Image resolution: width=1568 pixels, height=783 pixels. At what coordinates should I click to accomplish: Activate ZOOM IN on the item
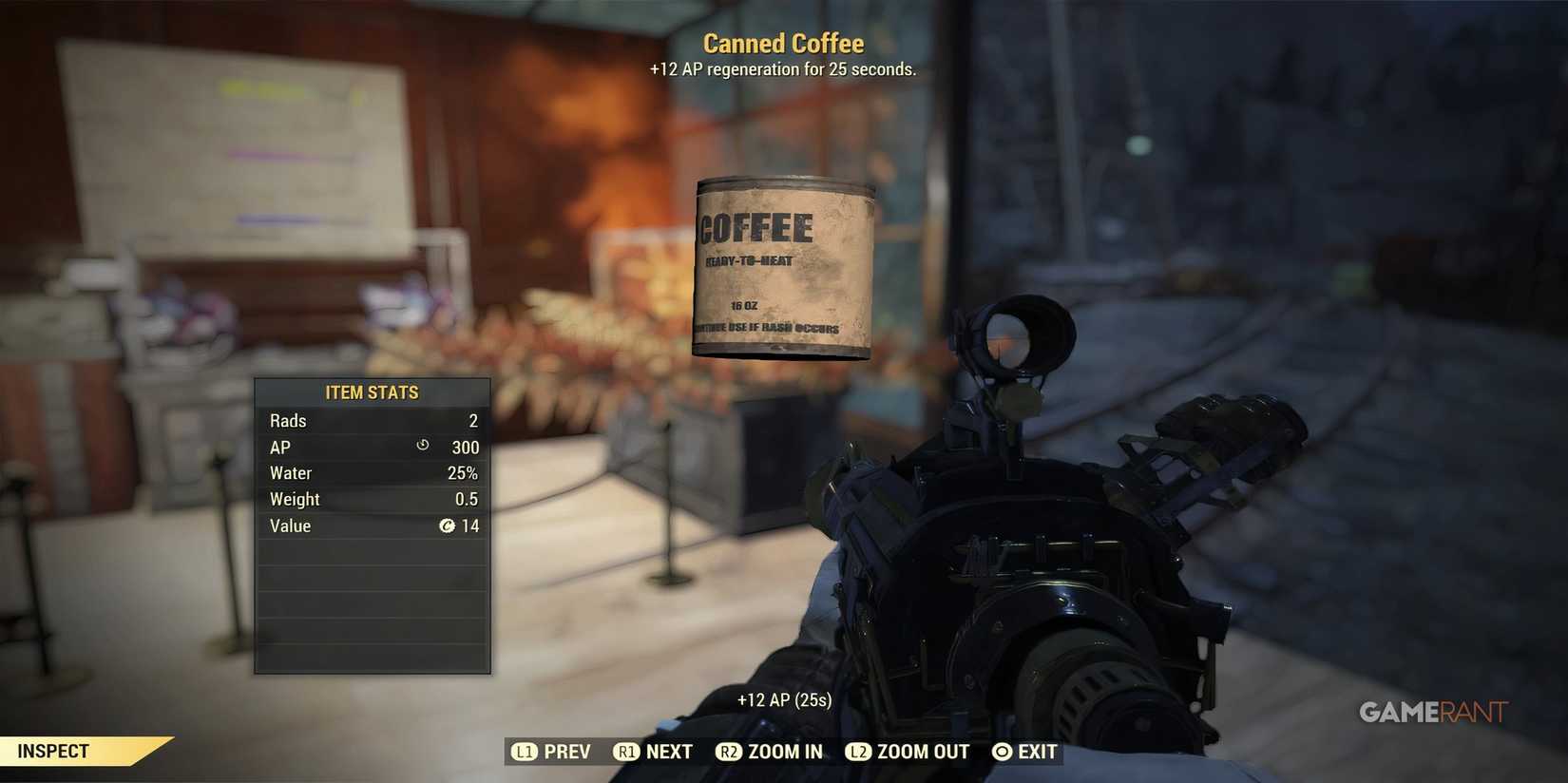(785, 751)
